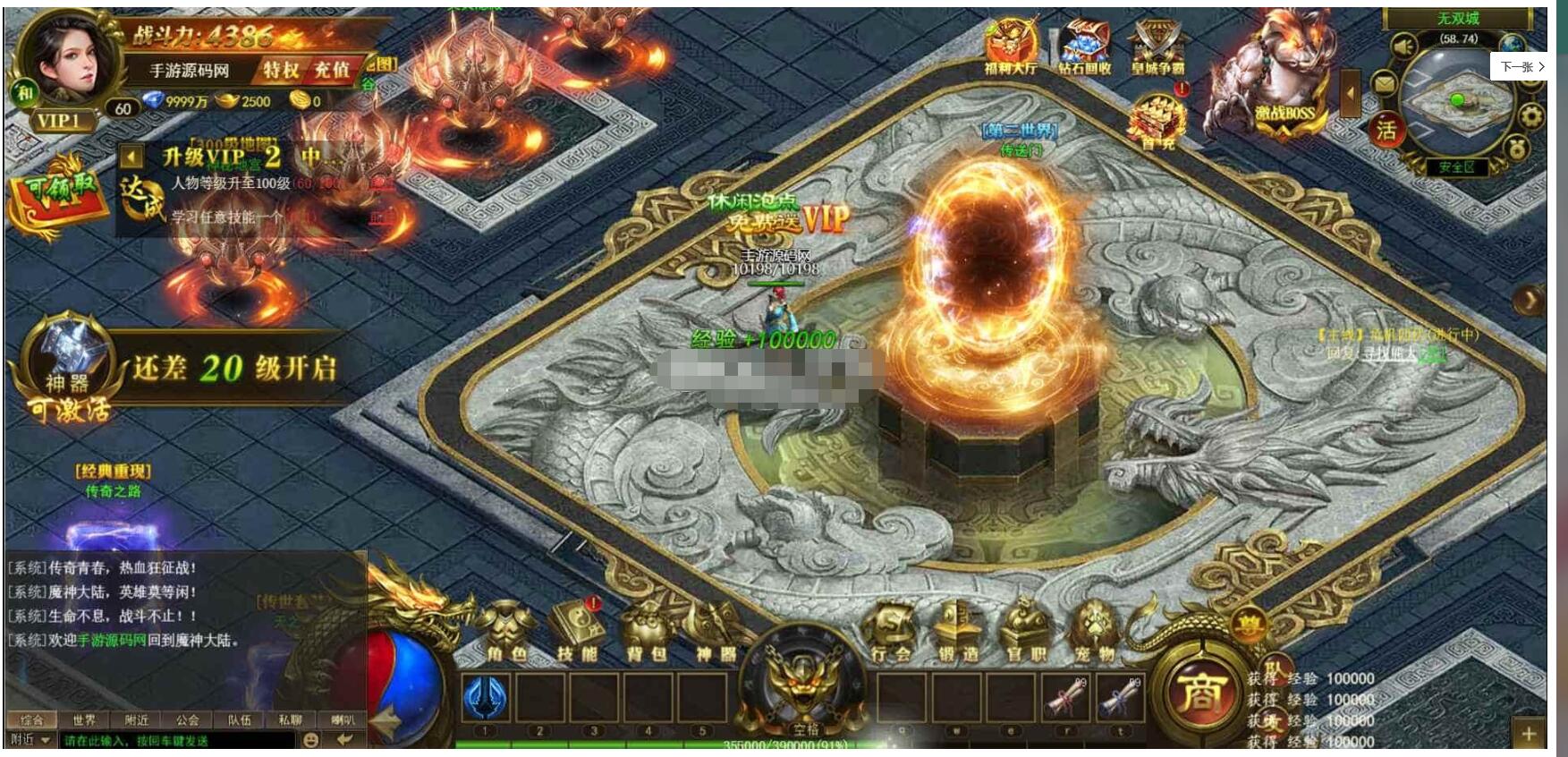Activate the blue sword skill in slot 1
The height and width of the screenshot is (757, 1568).
(x=486, y=698)
